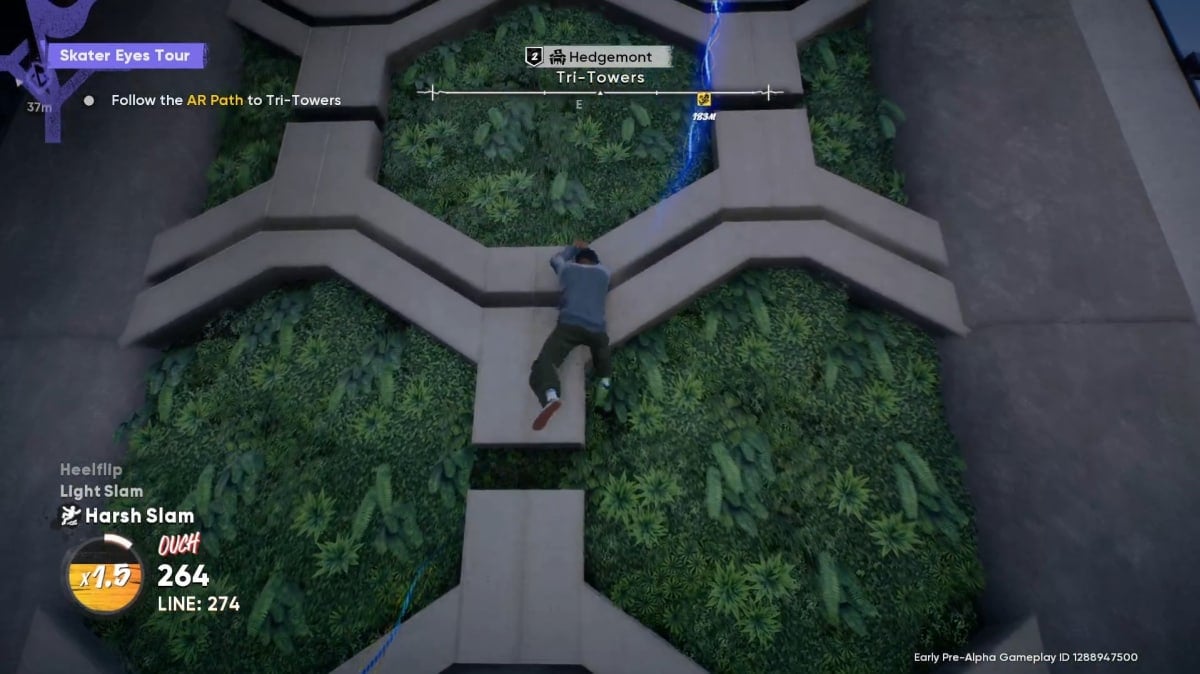This screenshot has width=1200, height=674.
Task: Select the Follow the AR Path objective
Action: 225,100
